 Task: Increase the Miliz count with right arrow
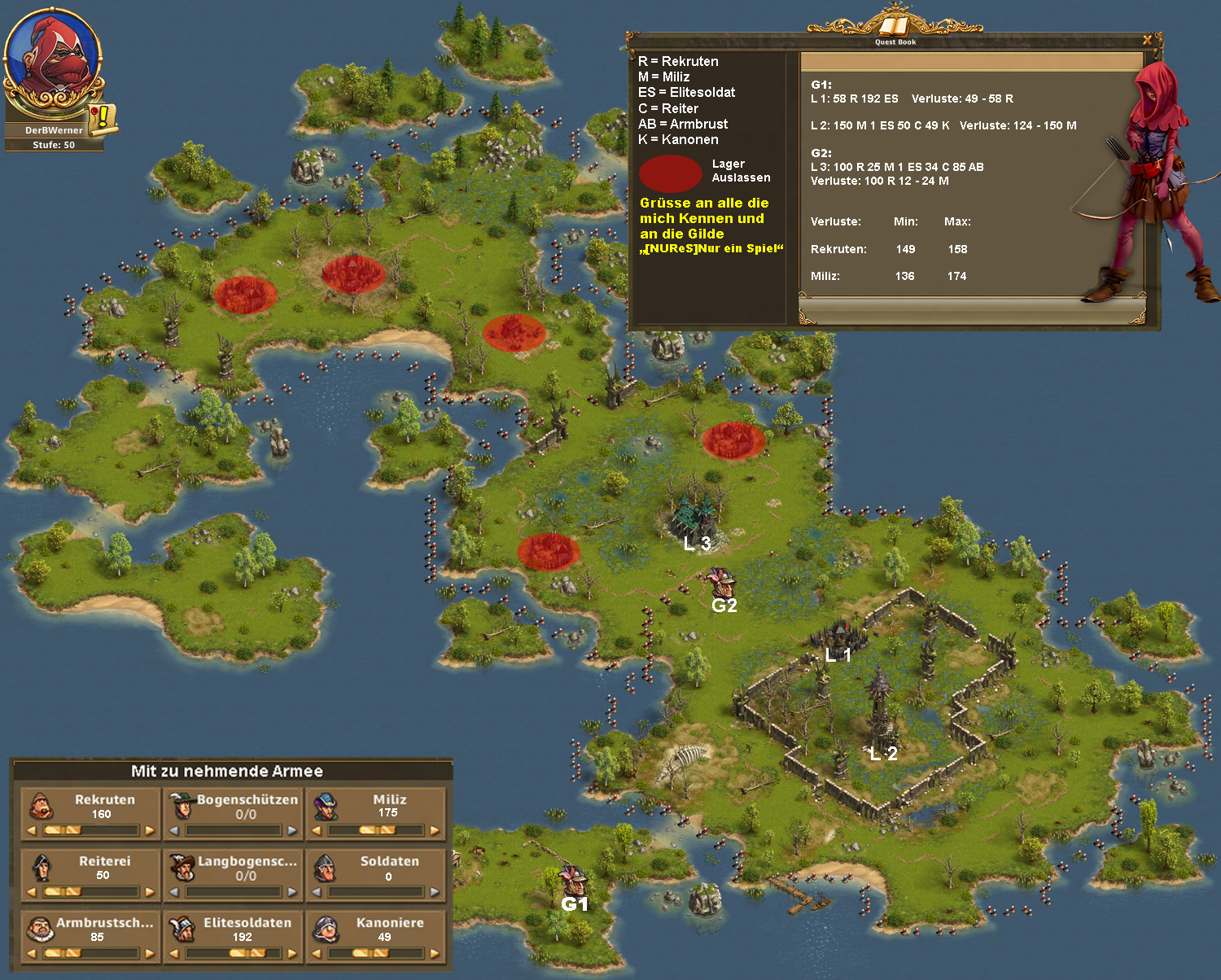pos(435,831)
